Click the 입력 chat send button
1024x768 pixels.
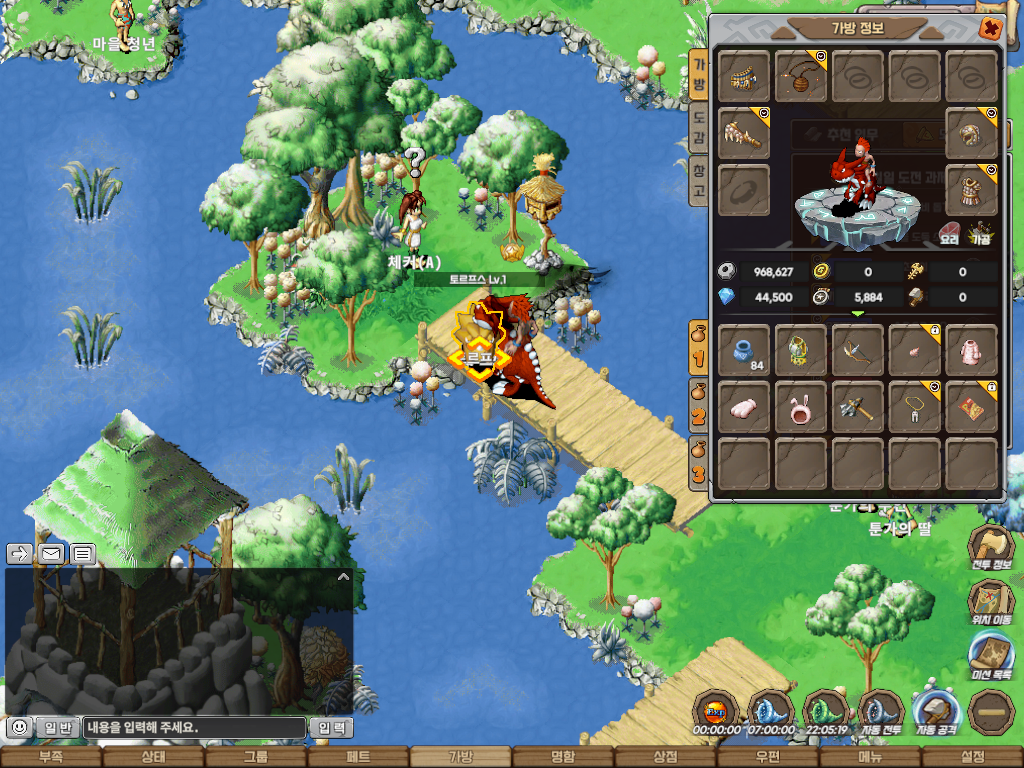(x=330, y=728)
